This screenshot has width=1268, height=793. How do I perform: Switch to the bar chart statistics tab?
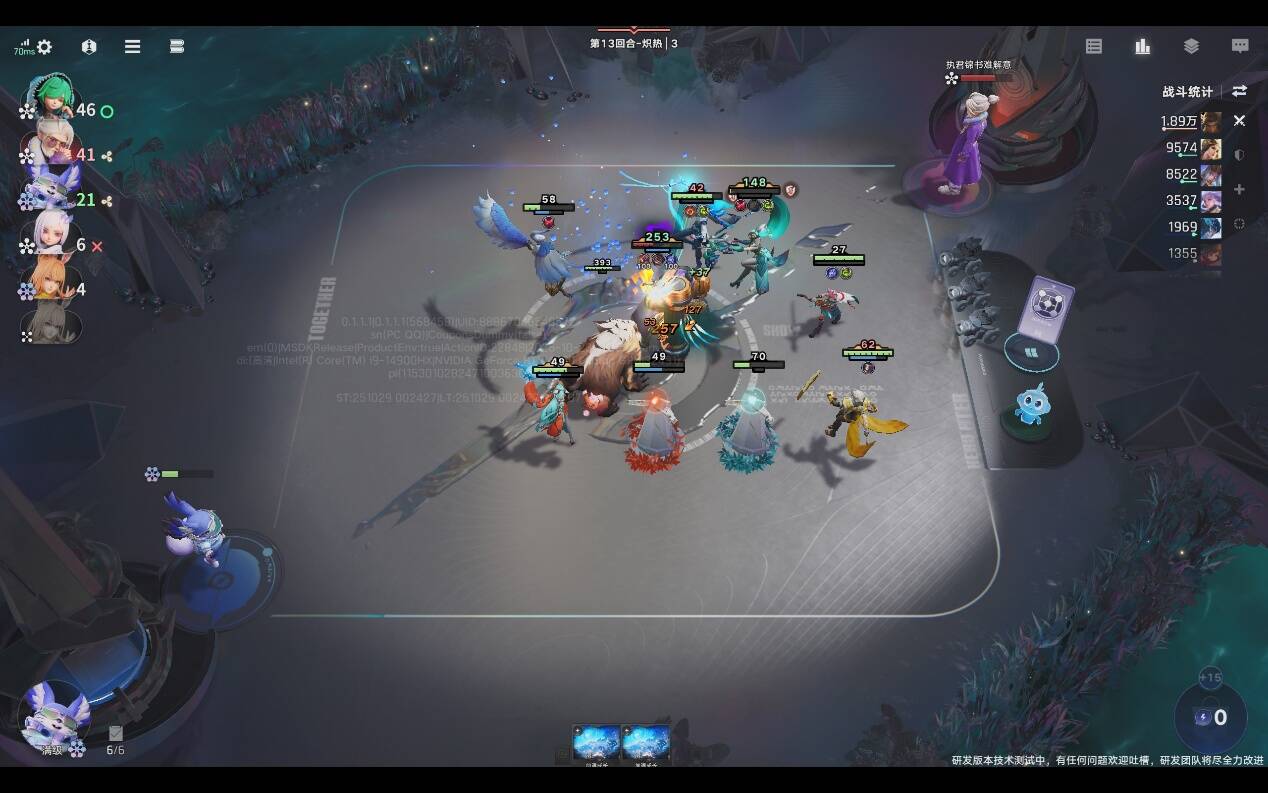(x=1142, y=46)
